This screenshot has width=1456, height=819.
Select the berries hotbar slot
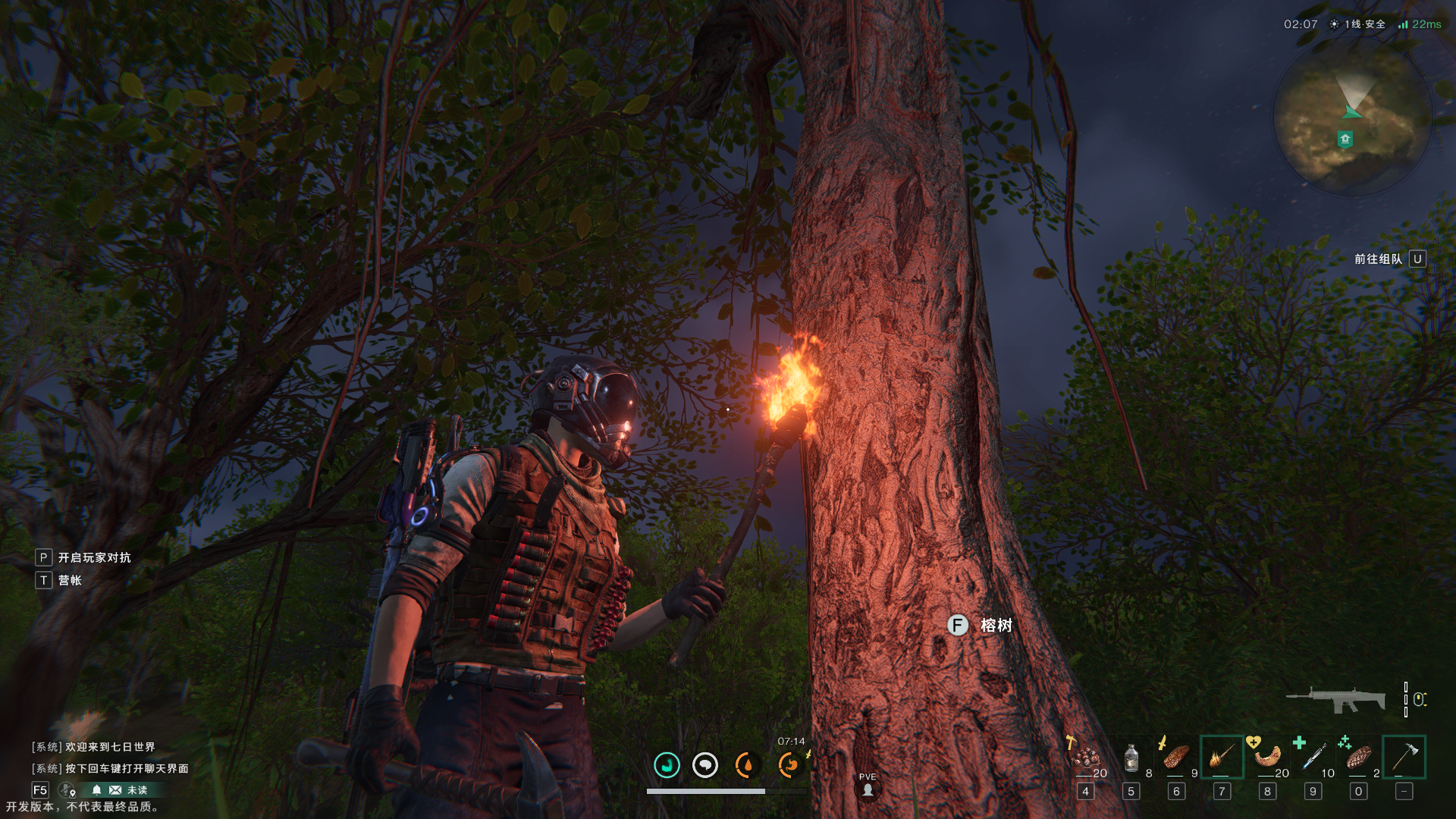pyautogui.click(x=1087, y=758)
